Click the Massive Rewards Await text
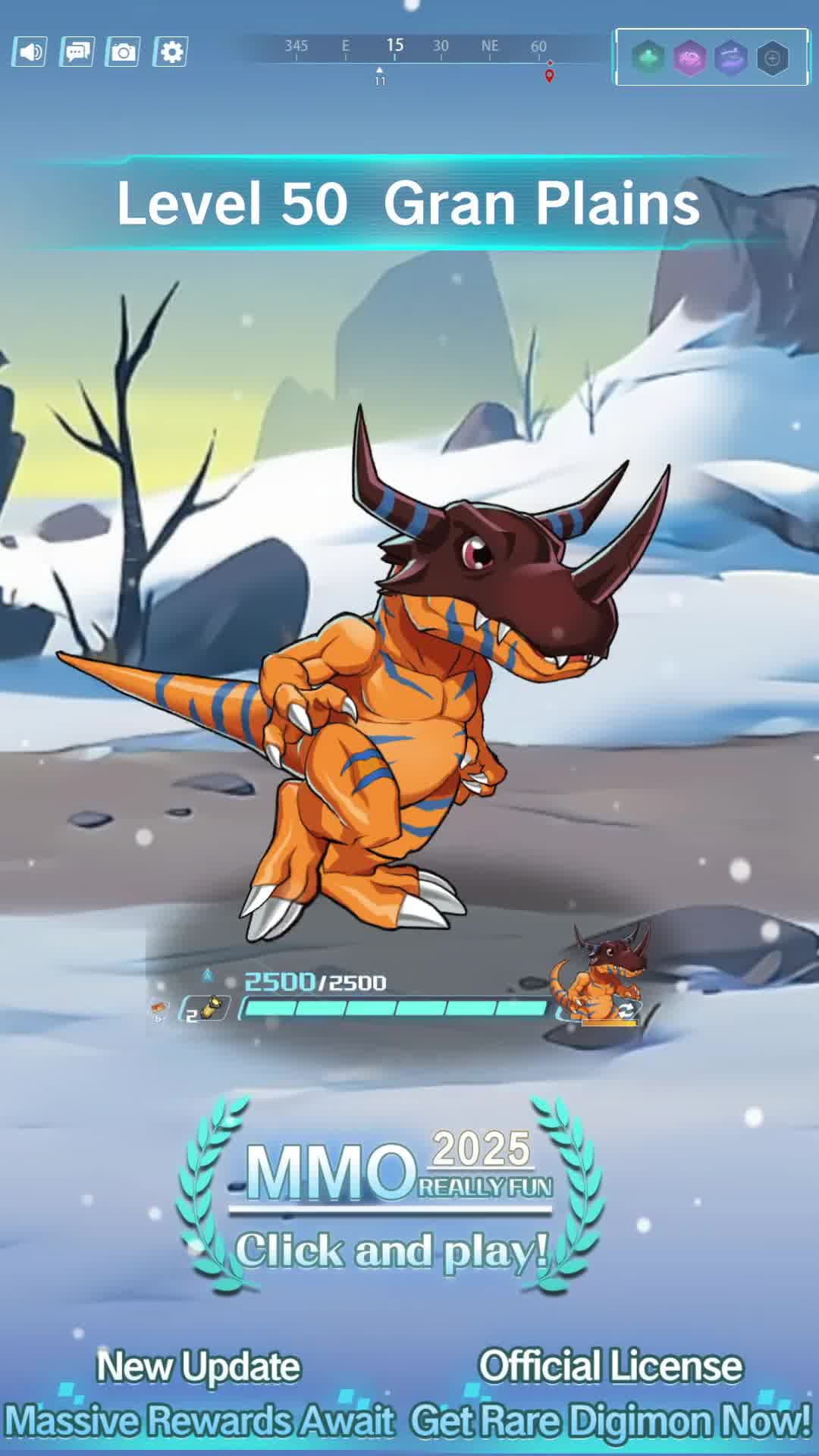 click(199, 1420)
